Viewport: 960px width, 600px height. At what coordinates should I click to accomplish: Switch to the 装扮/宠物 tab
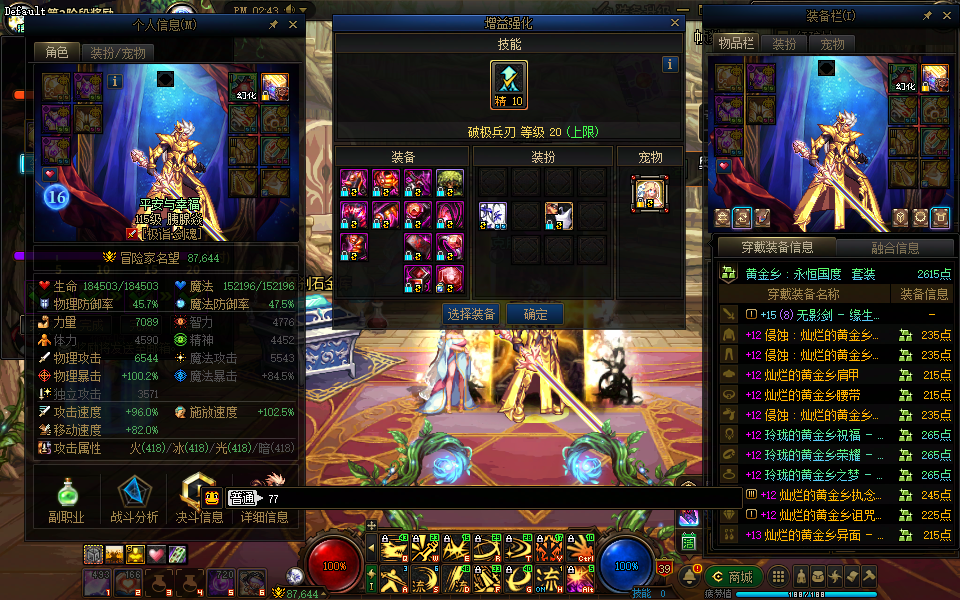(116, 52)
